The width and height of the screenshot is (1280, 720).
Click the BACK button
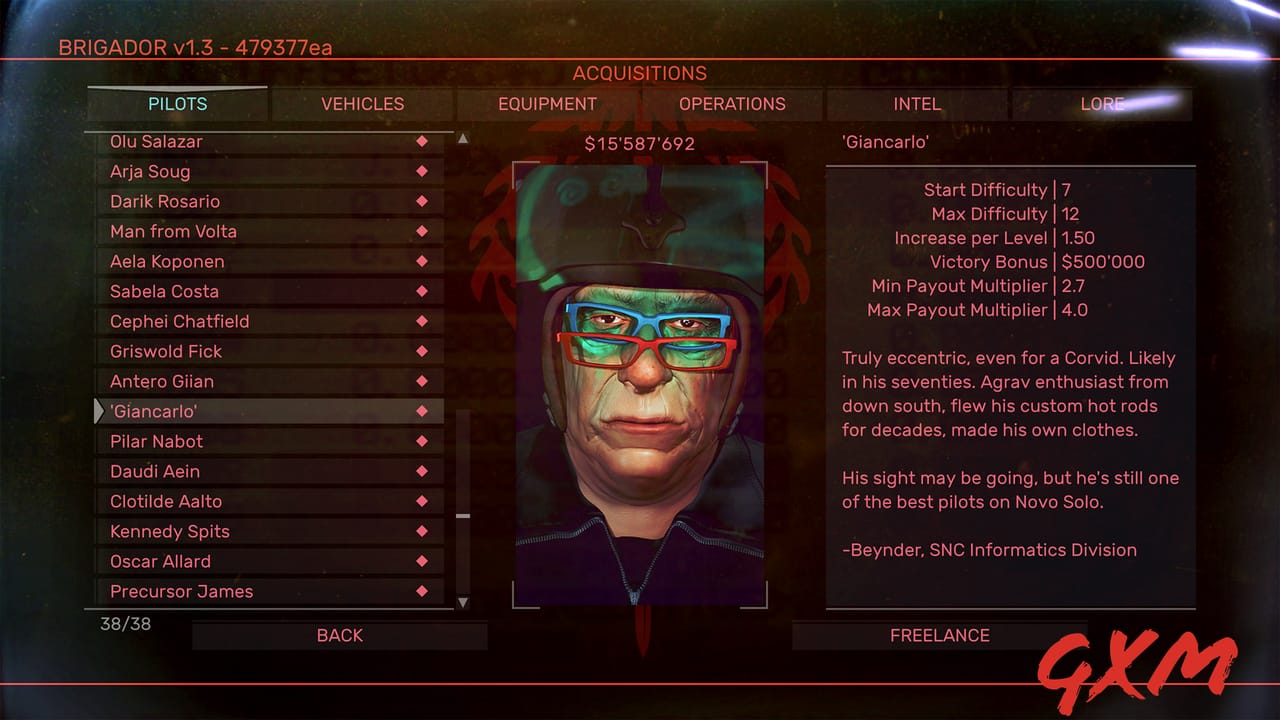[340, 635]
